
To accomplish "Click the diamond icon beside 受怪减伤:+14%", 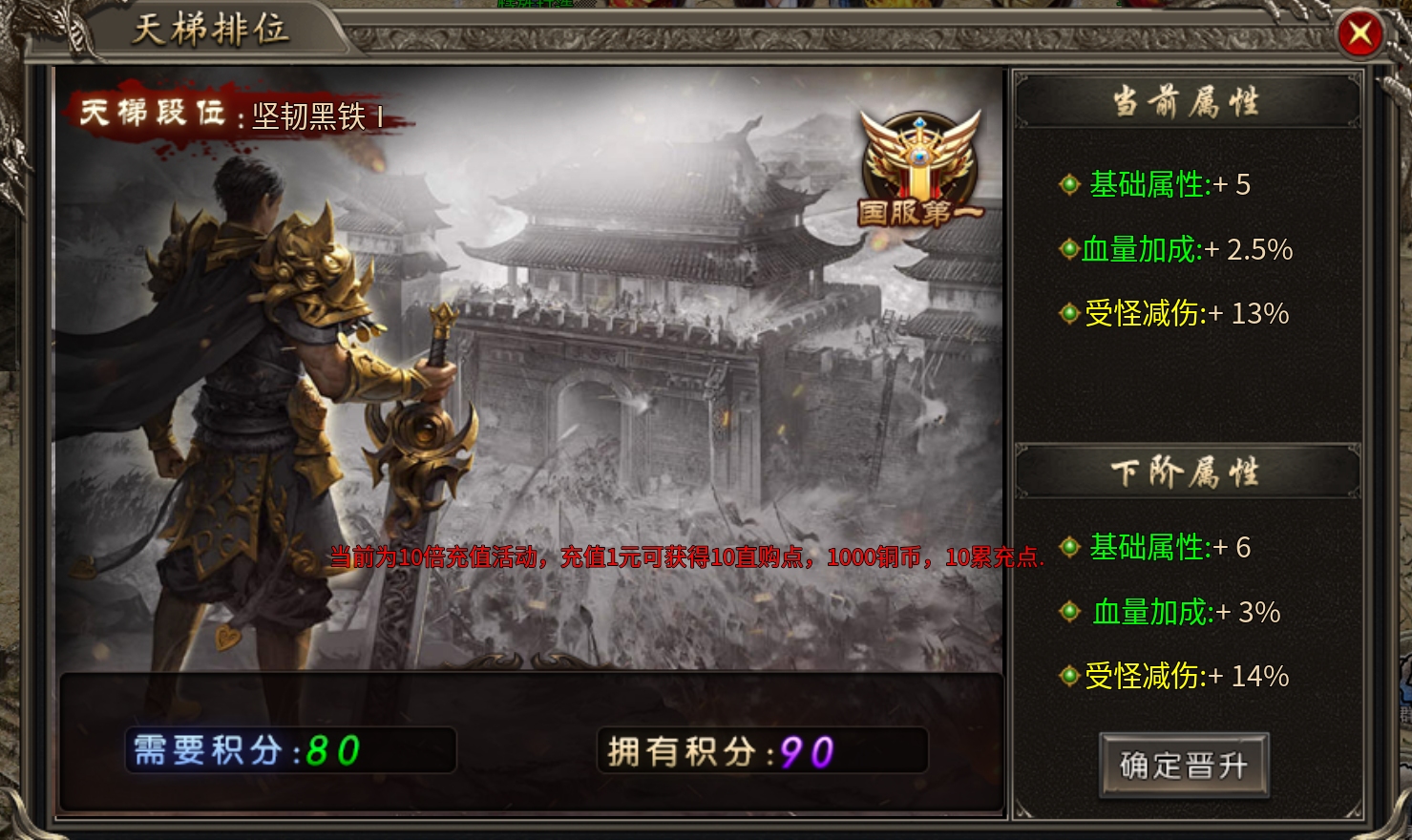I will tap(1068, 675).
